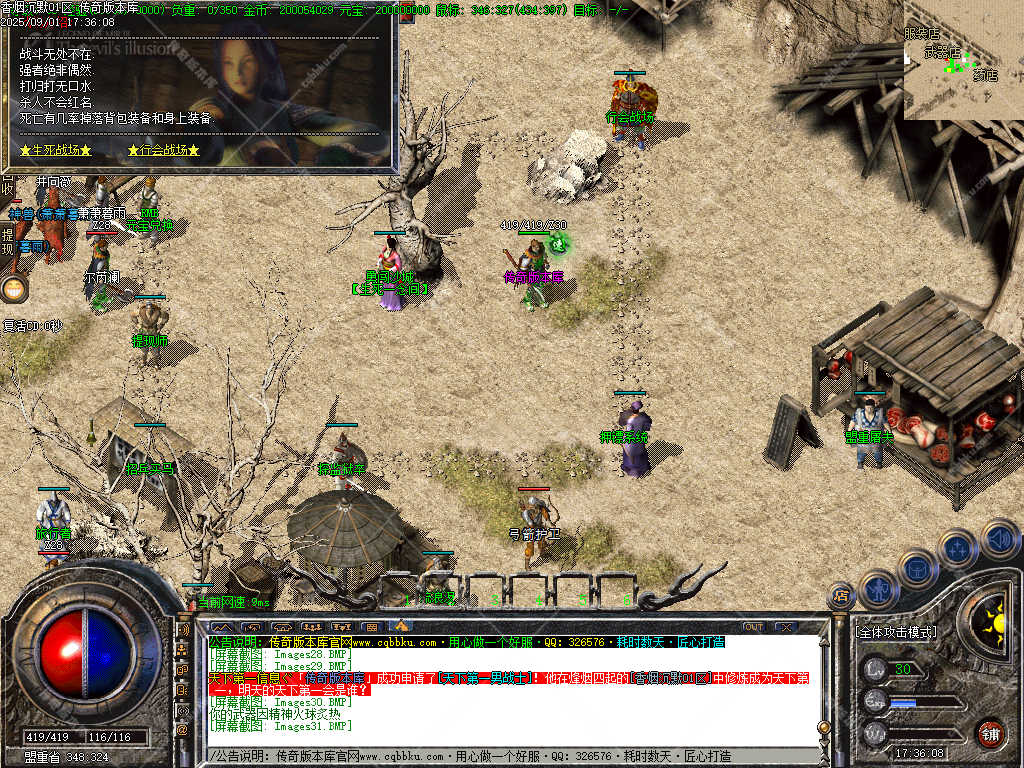This screenshot has height=768, width=1024.
Task: Open the inventory bag icon
Action: 918,567
